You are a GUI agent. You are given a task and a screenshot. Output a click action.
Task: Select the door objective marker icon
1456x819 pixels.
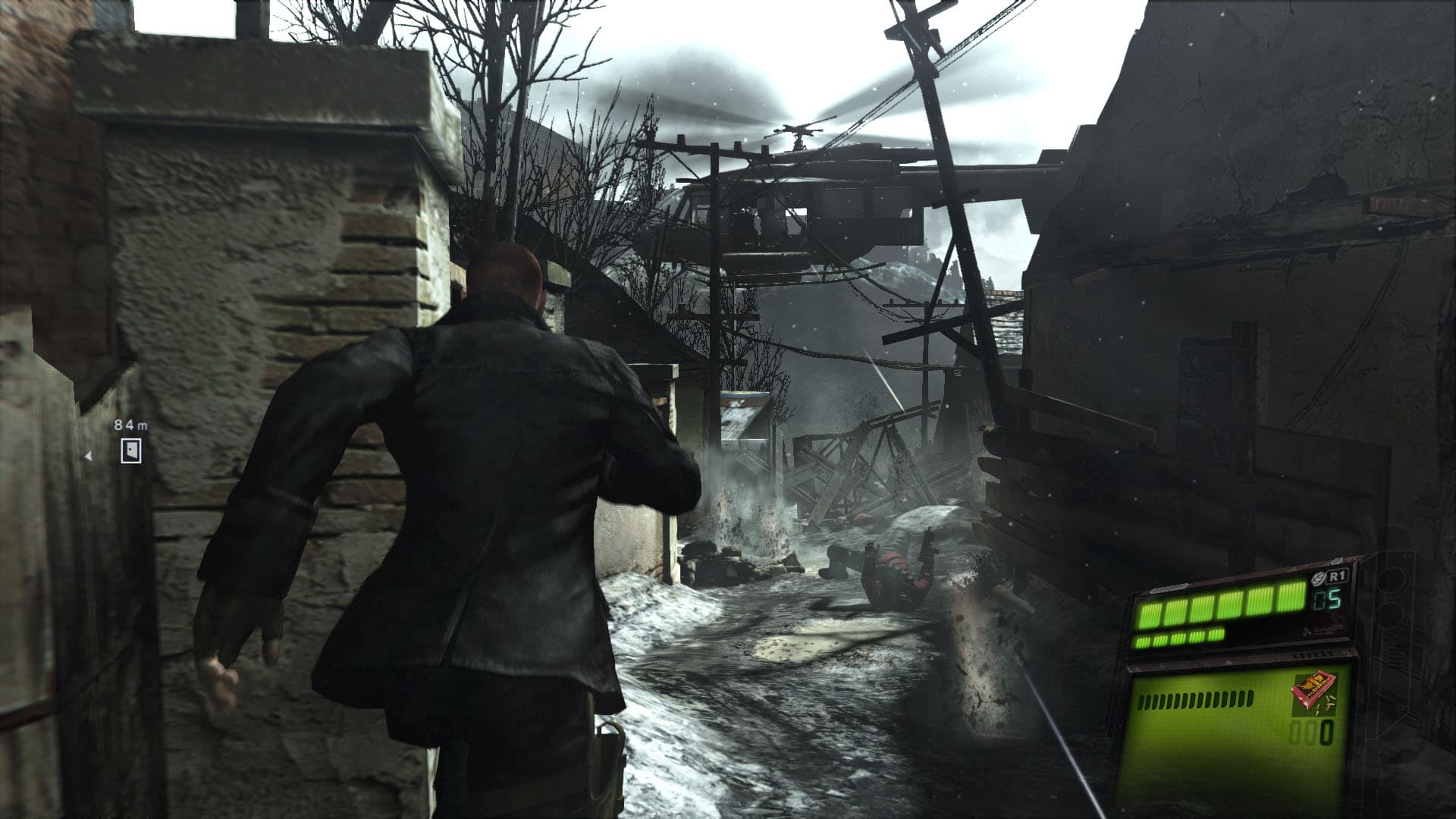coord(131,450)
